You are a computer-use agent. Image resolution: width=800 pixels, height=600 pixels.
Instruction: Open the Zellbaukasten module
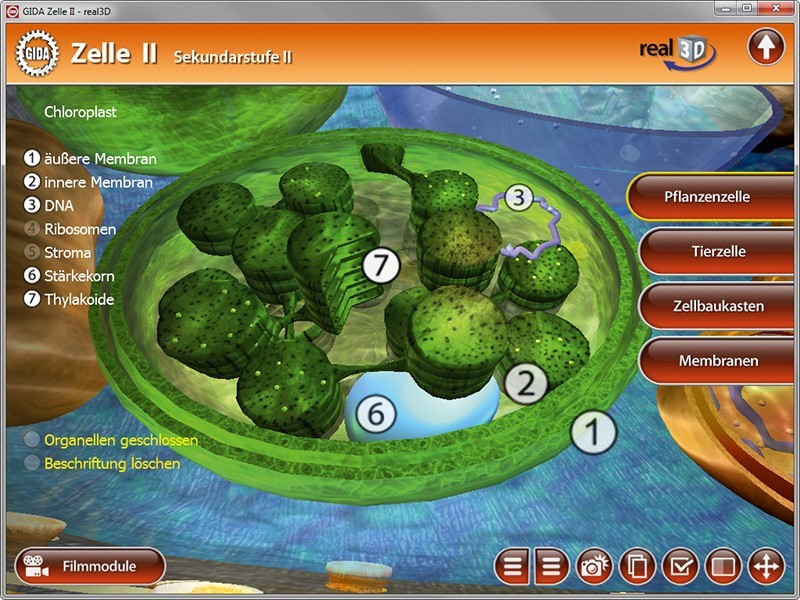click(x=720, y=306)
